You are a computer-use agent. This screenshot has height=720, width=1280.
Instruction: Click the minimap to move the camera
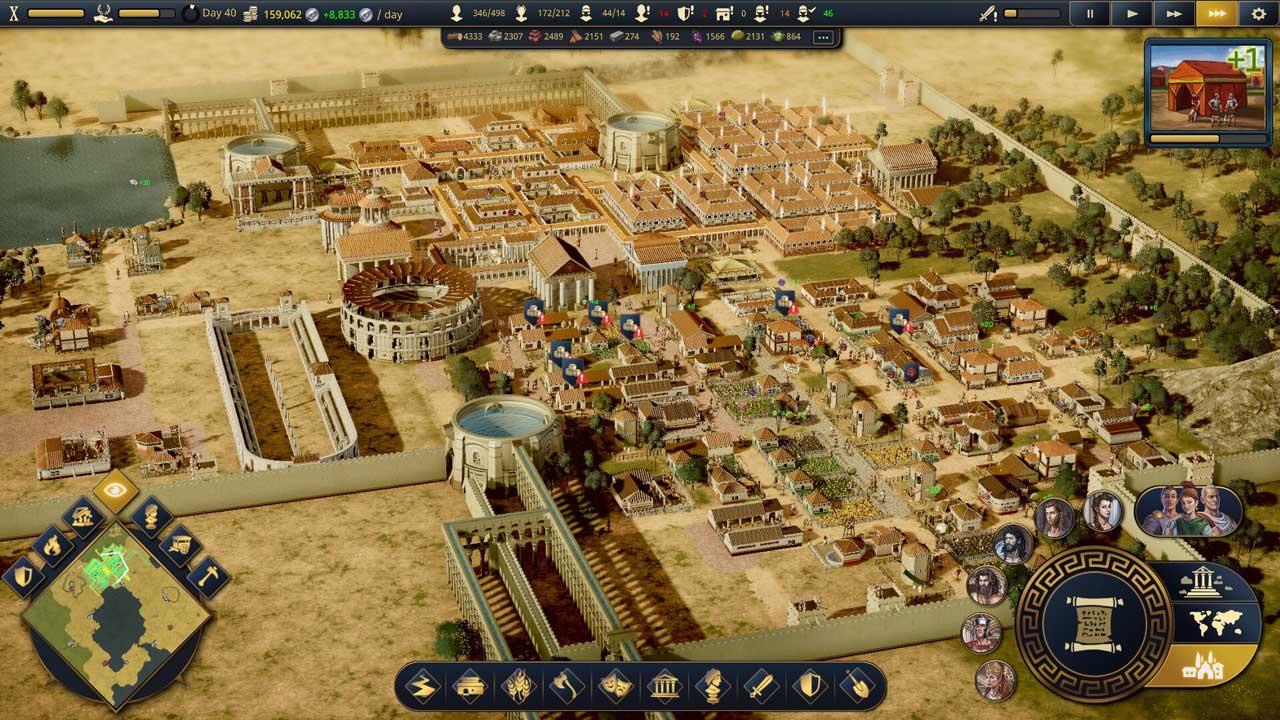116,620
